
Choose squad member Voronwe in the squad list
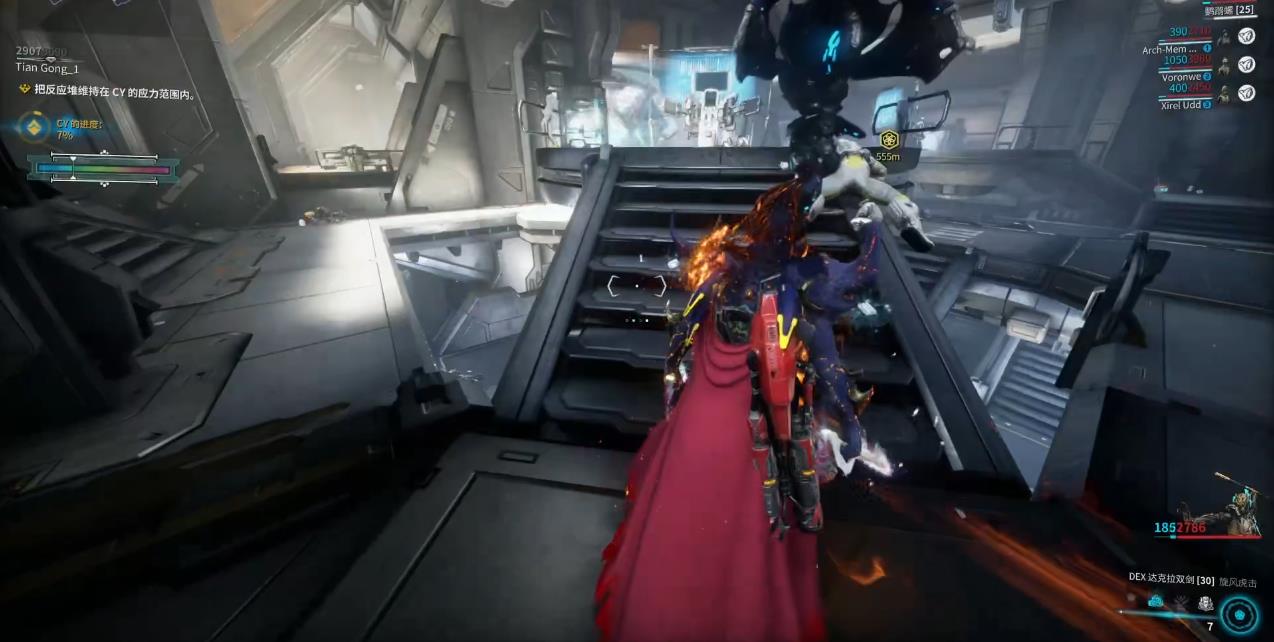click(1182, 76)
